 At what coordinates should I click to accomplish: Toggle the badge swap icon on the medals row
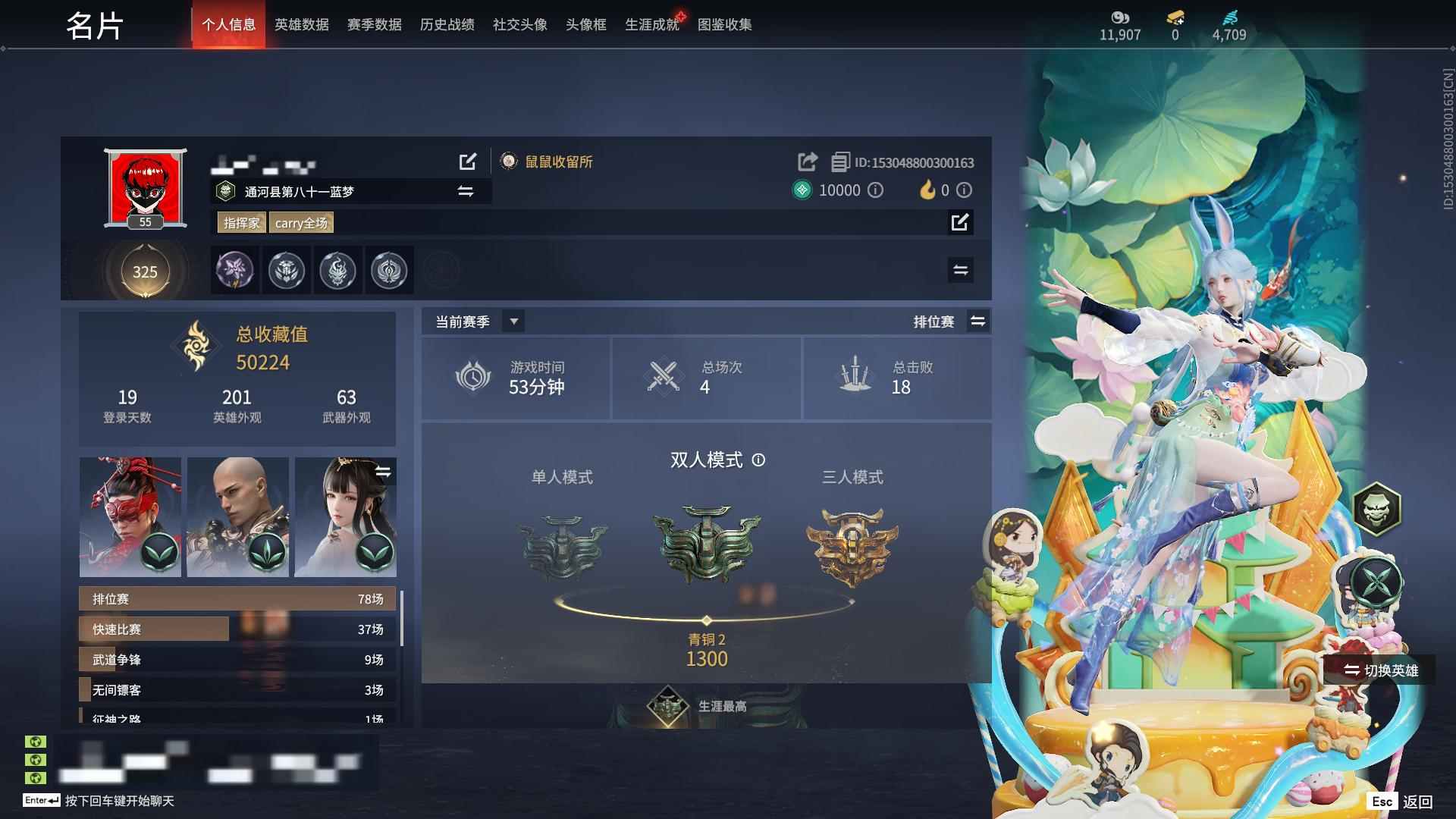(x=959, y=270)
